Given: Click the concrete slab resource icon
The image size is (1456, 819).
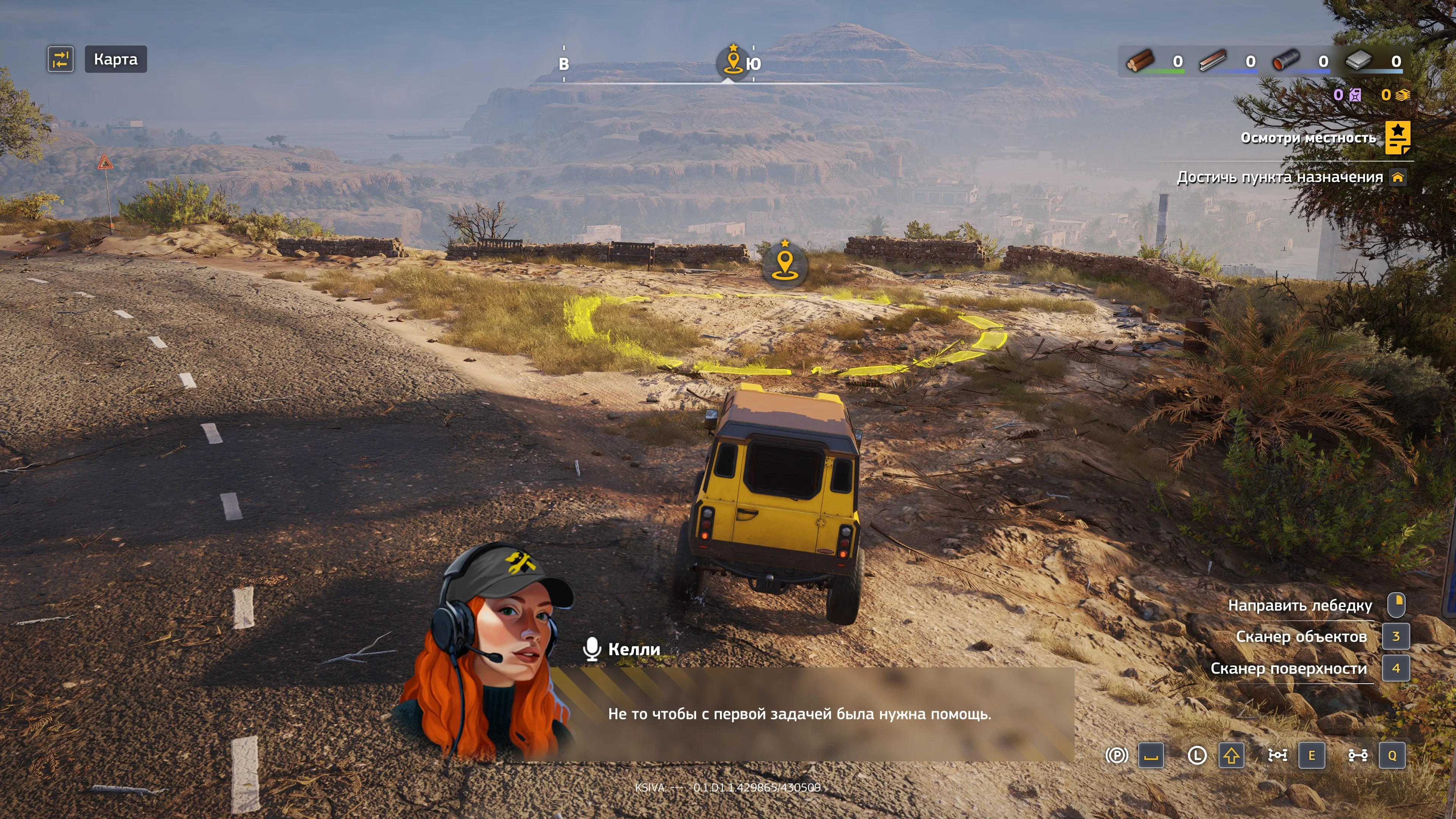Looking at the screenshot, I should click(x=1359, y=61).
